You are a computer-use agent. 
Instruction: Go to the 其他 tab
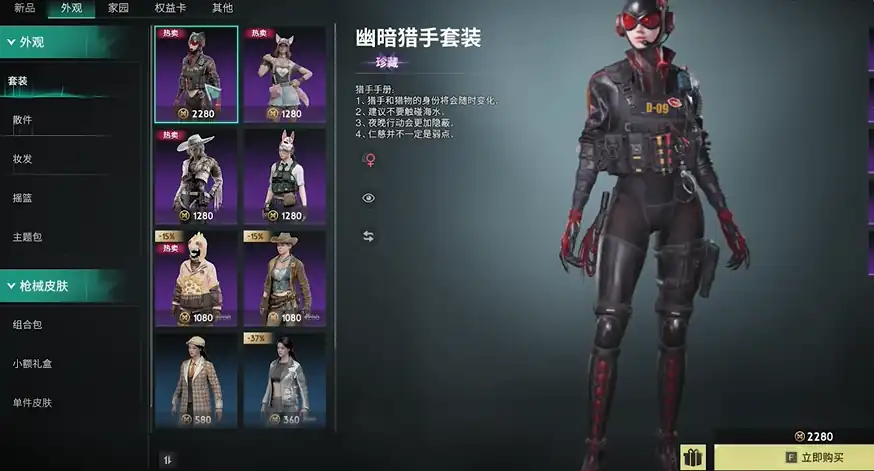222,8
